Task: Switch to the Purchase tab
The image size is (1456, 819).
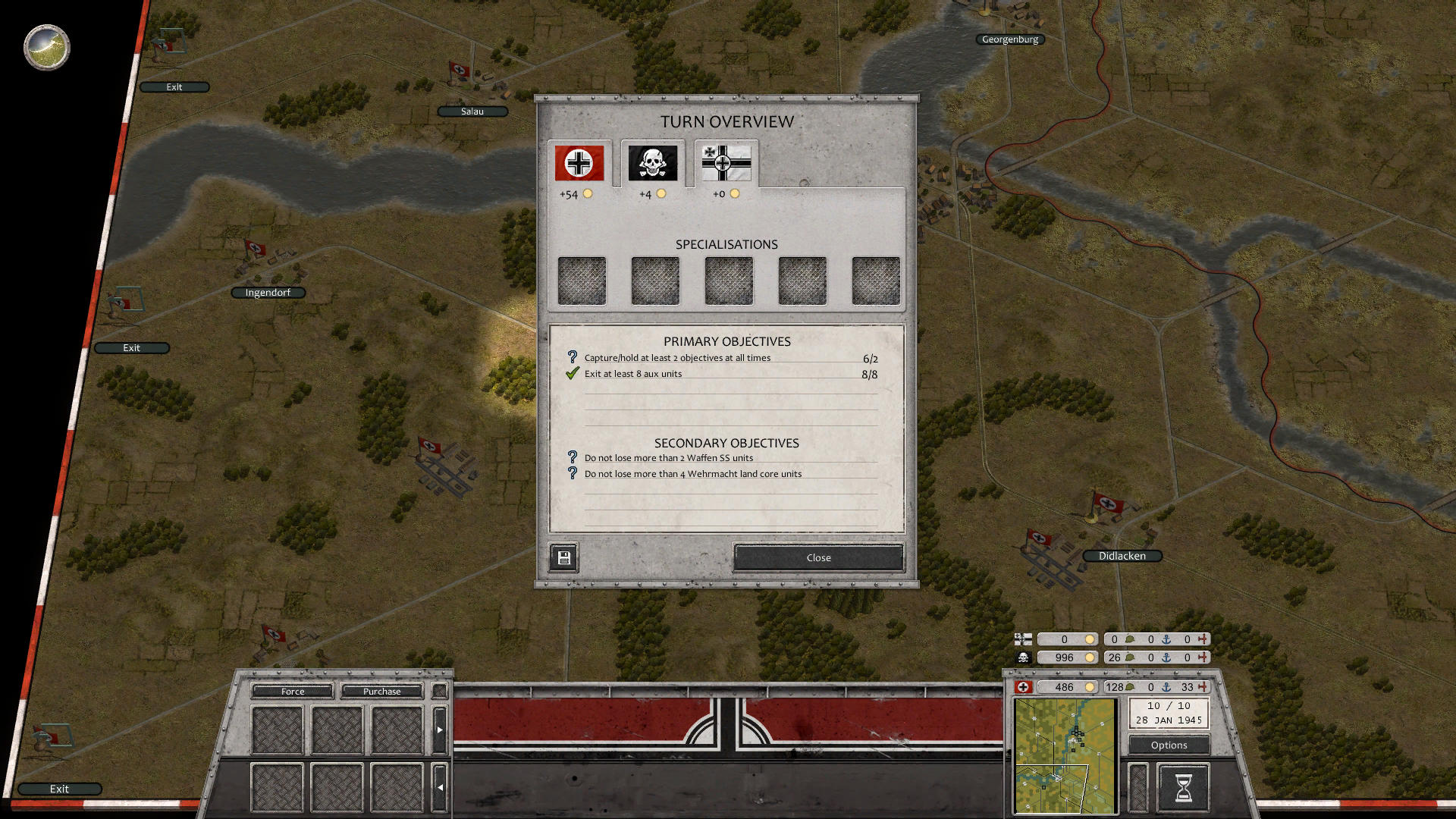Action: click(x=381, y=691)
